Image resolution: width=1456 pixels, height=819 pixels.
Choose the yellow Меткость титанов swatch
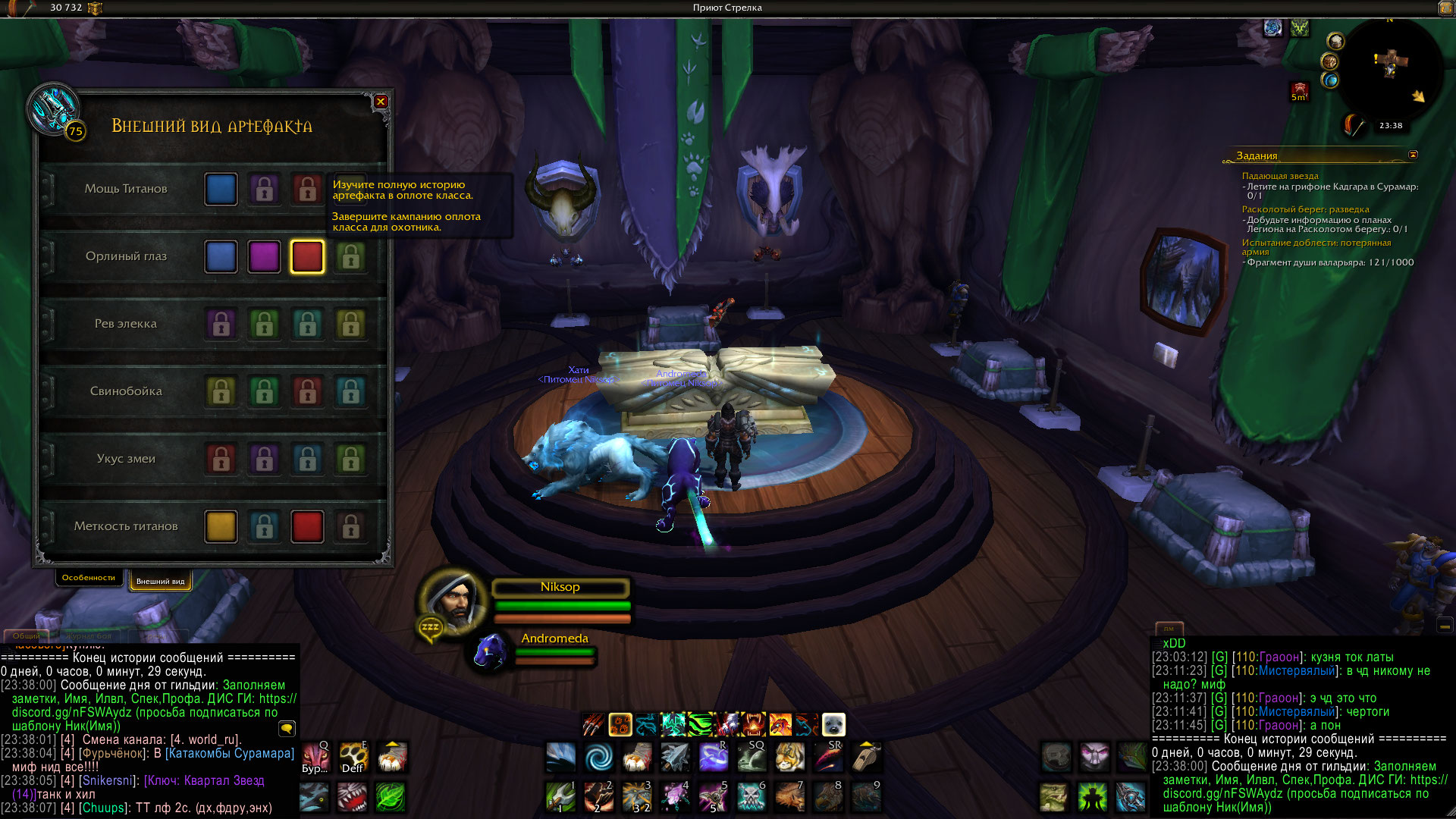click(x=221, y=527)
